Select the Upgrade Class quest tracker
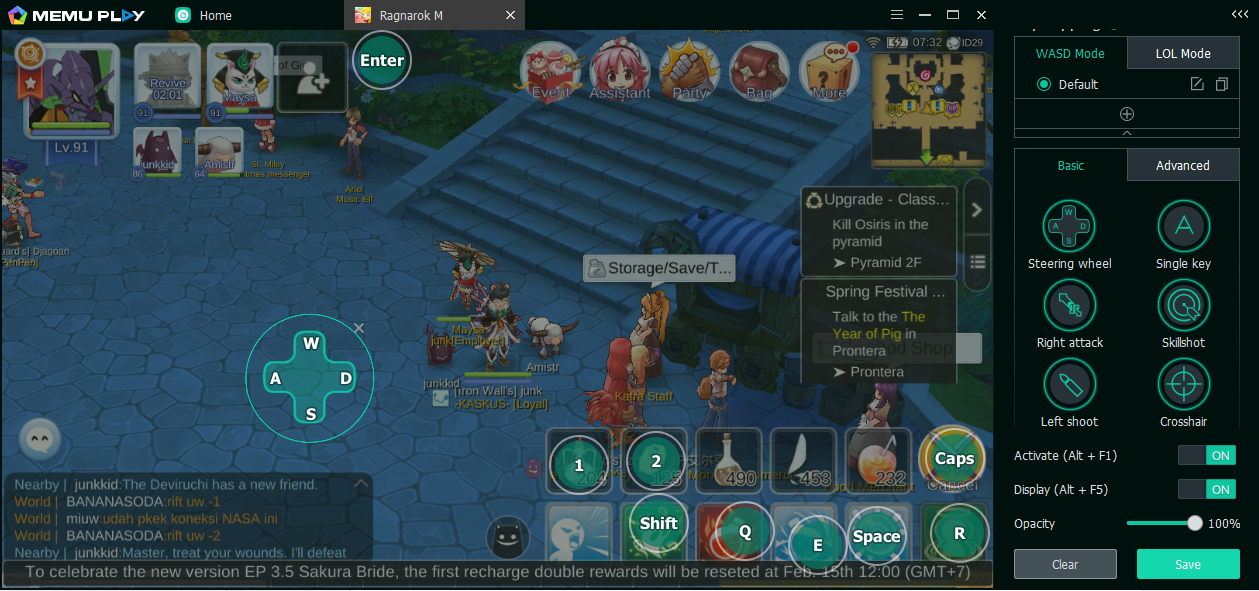The height and width of the screenshot is (591, 1259). [x=879, y=231]
